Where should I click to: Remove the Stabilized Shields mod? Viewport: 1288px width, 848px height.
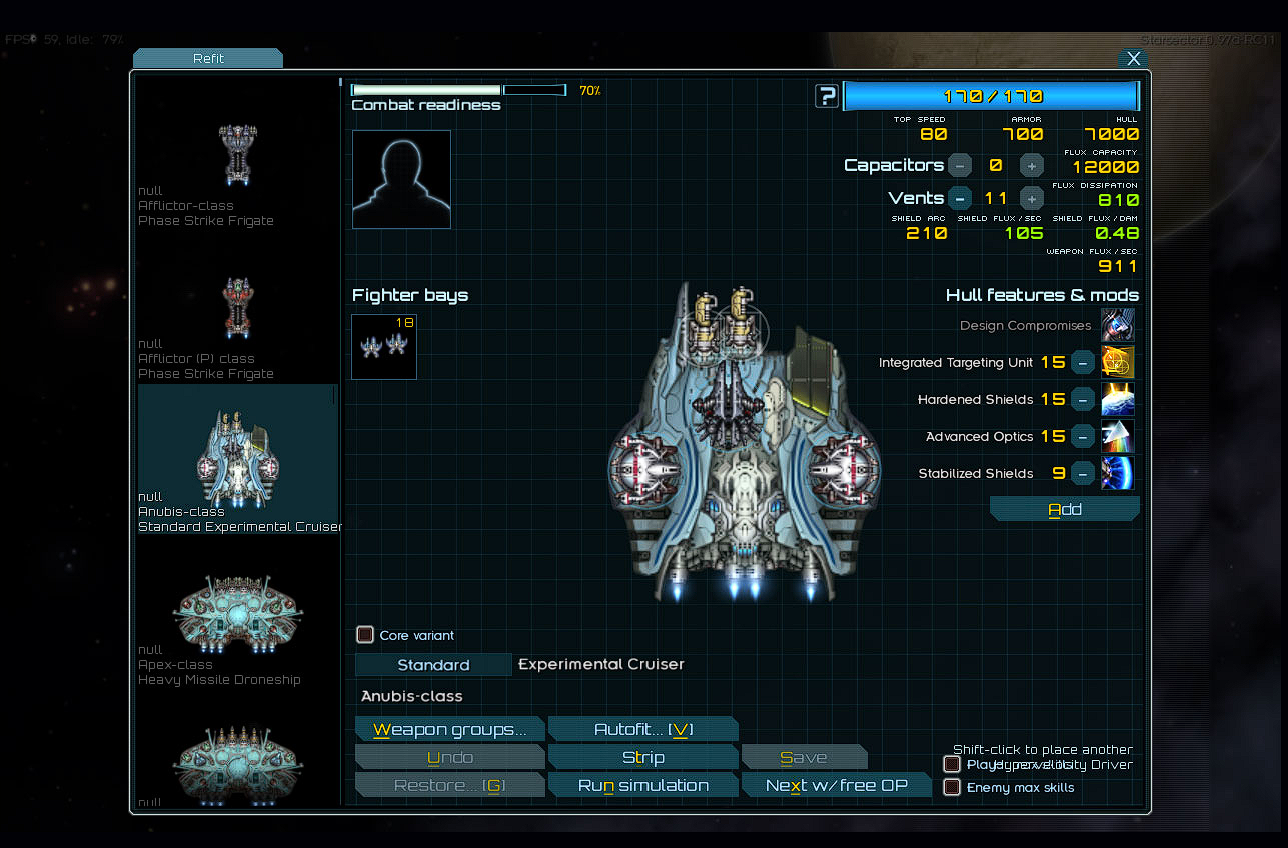click(1082, 473)
